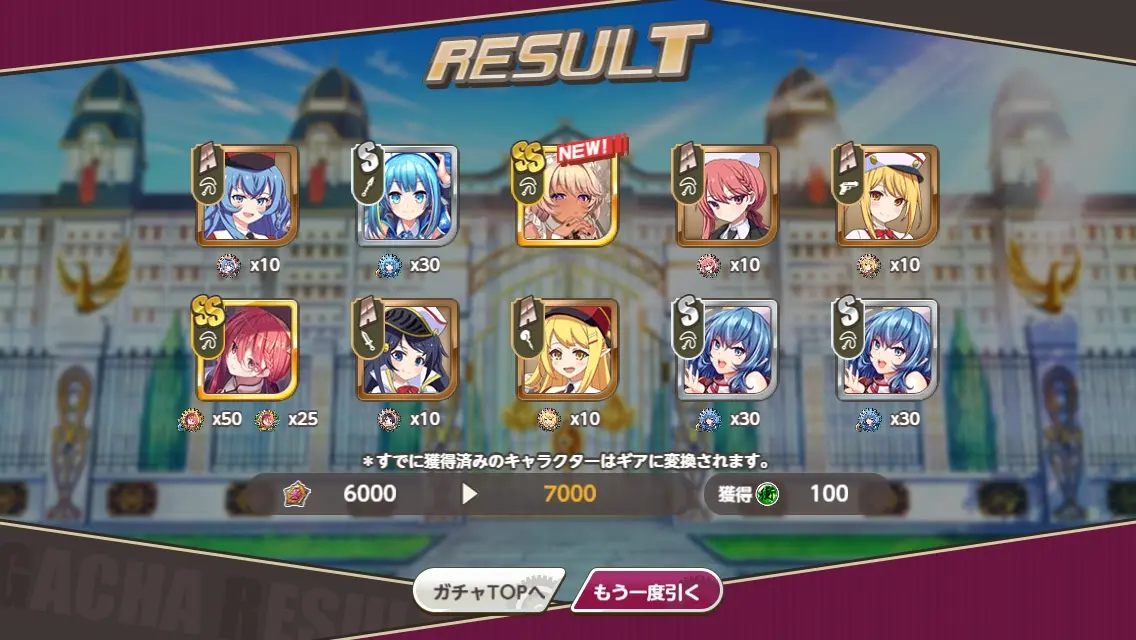Pull again with the もう一度引く button
Viewport: 1136px width, 640px height.
[646, 592]
